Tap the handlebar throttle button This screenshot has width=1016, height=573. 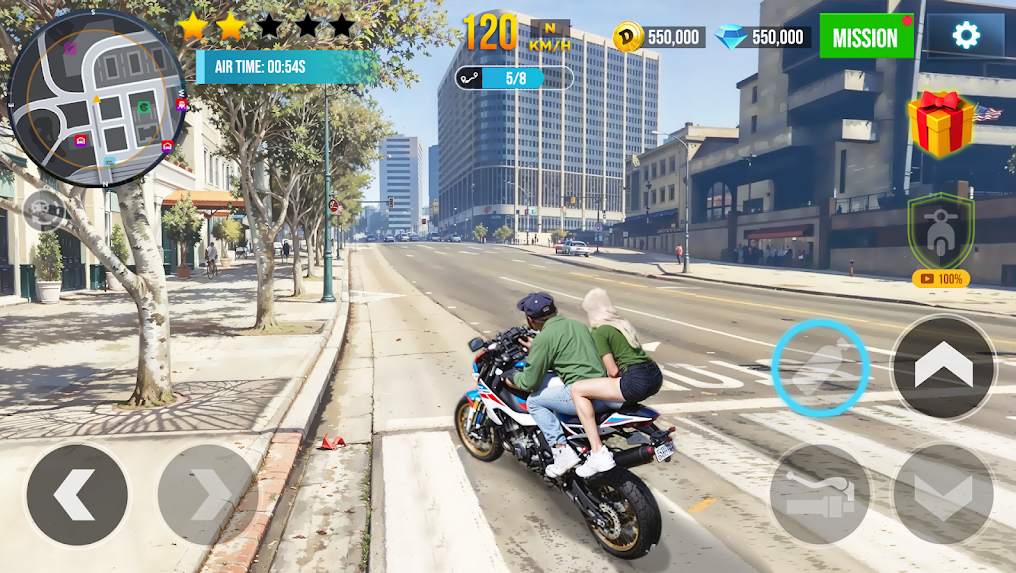(x=820, y=493)
